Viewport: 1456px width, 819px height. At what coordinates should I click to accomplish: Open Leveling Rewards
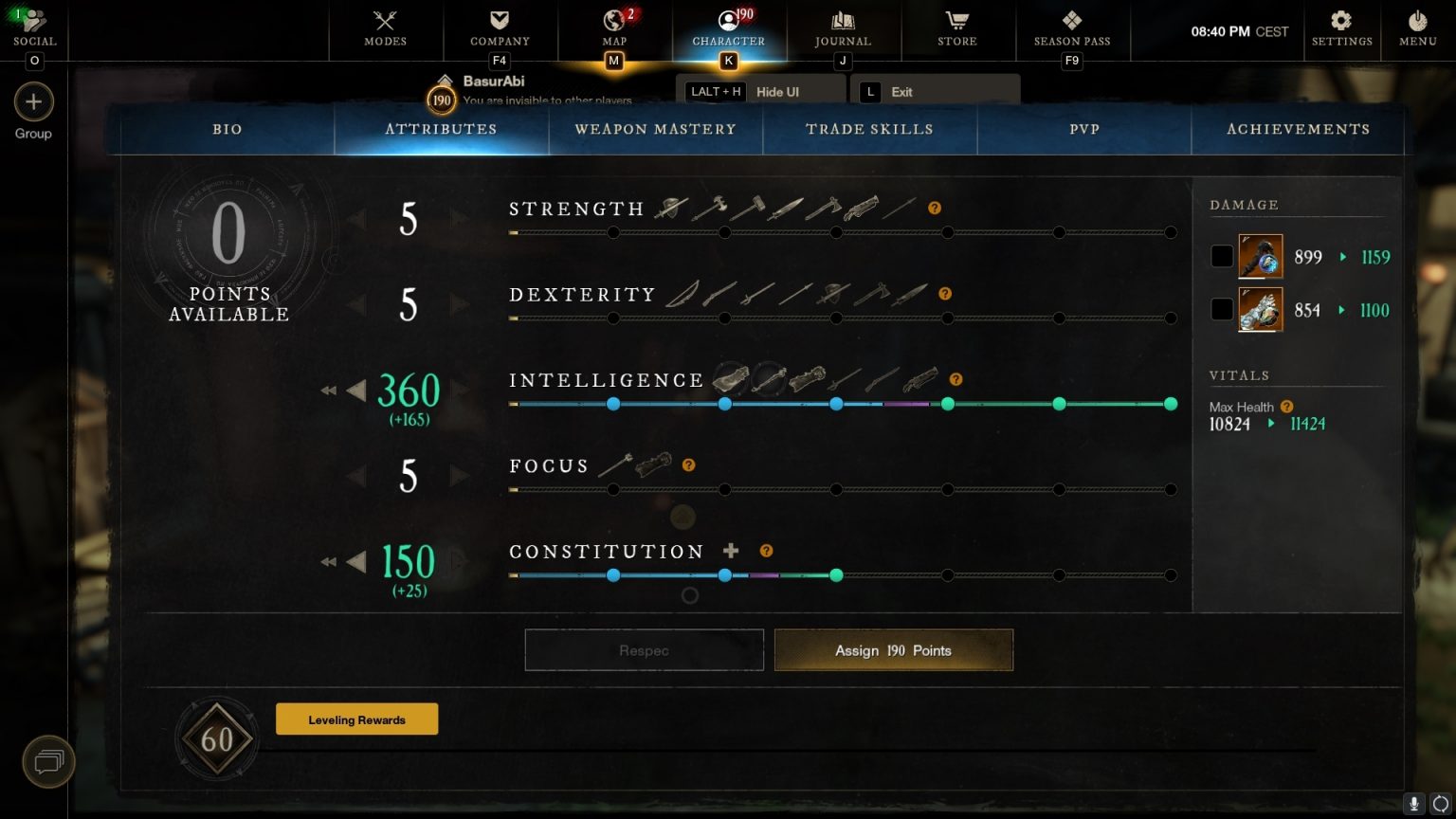356,719
